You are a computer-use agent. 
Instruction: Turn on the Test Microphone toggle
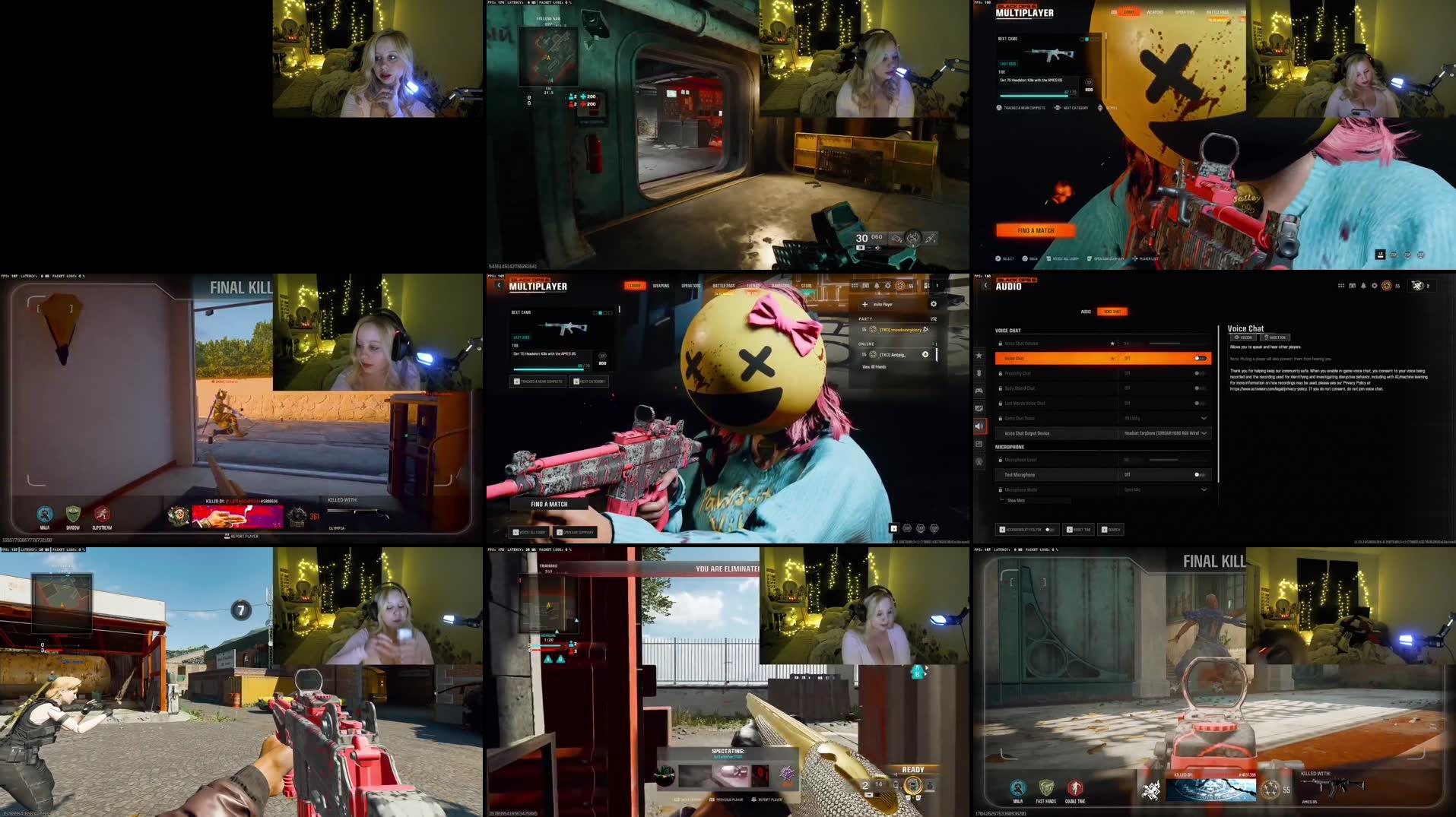[x=1198, y=474]
